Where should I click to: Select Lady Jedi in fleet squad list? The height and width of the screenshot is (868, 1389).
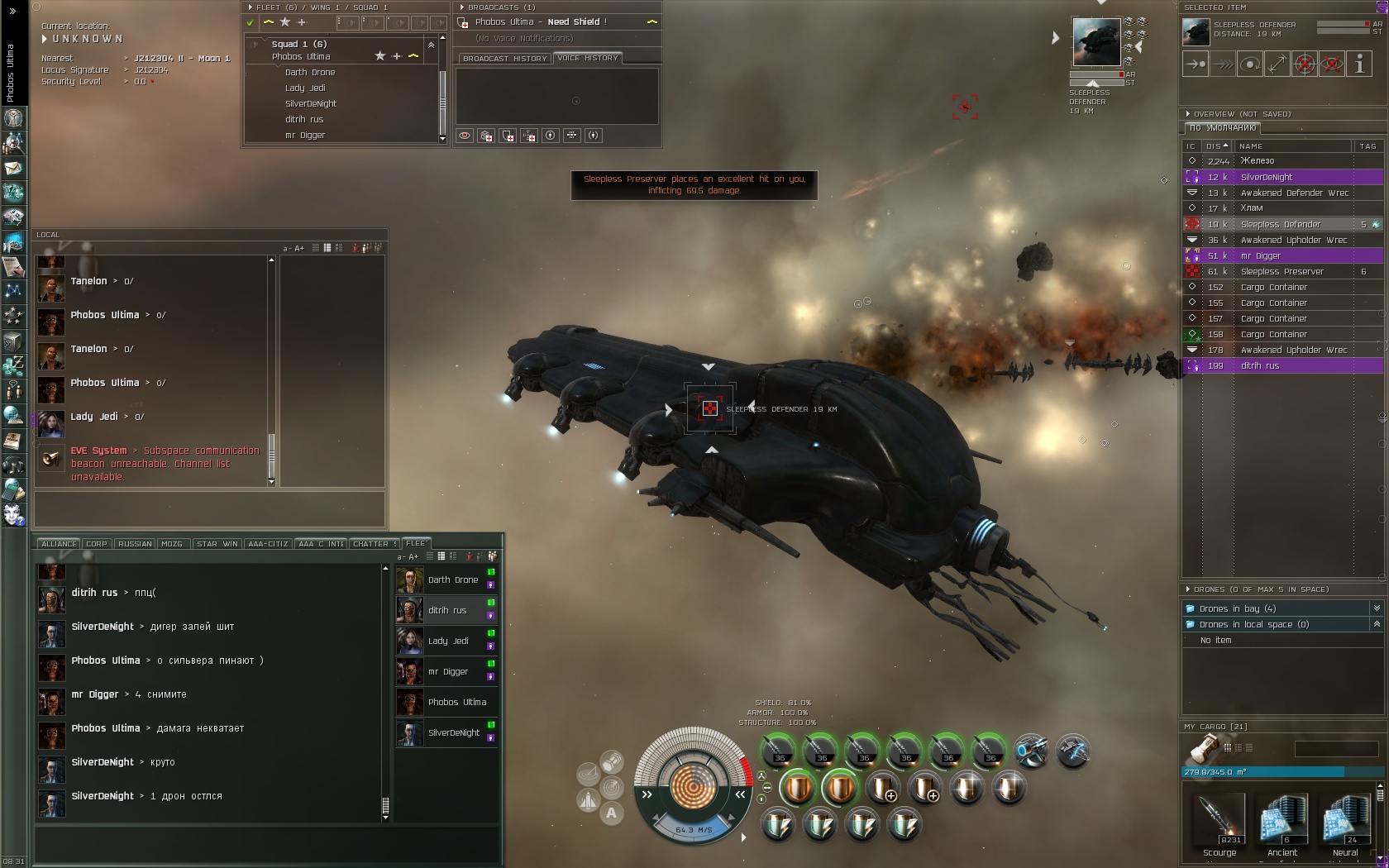(305, 88)
